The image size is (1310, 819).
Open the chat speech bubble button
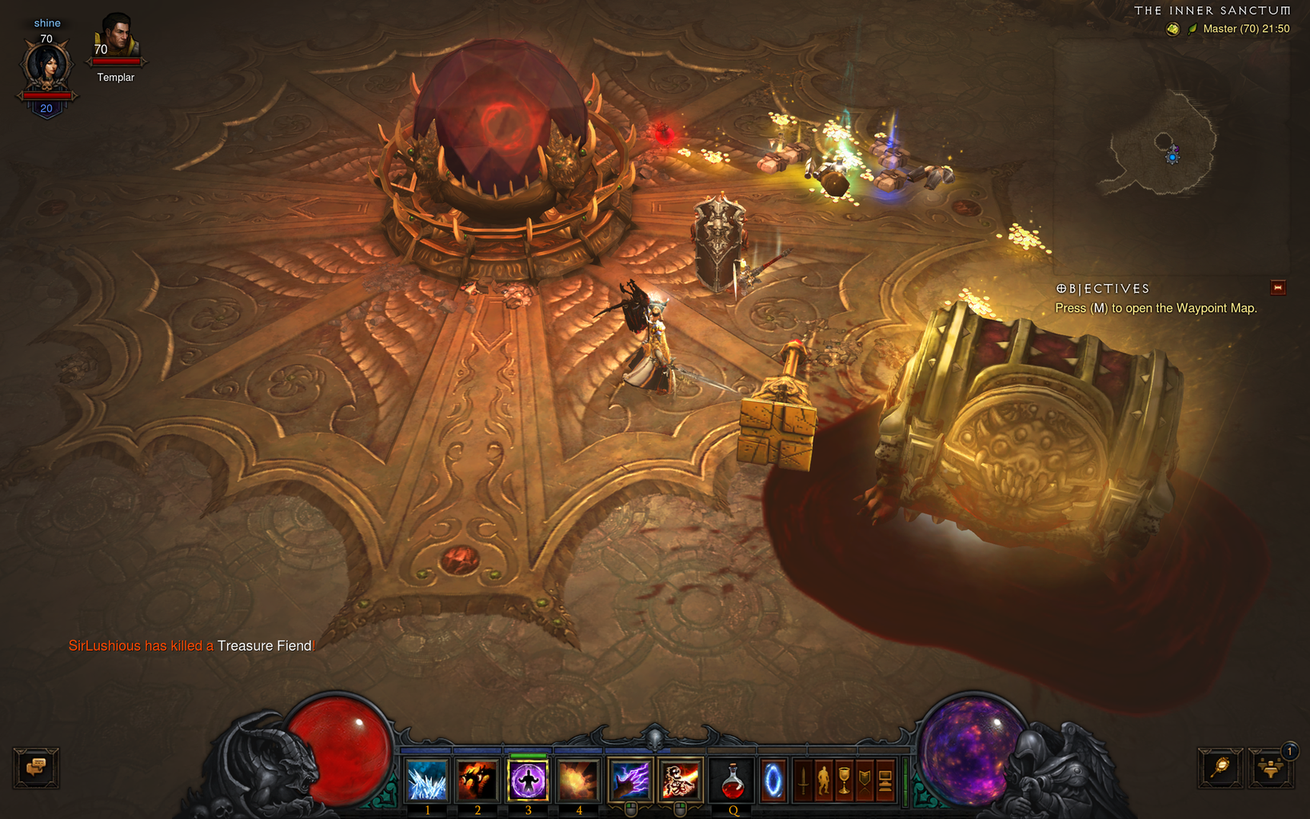pyautogui.click(x=36, y=768)
